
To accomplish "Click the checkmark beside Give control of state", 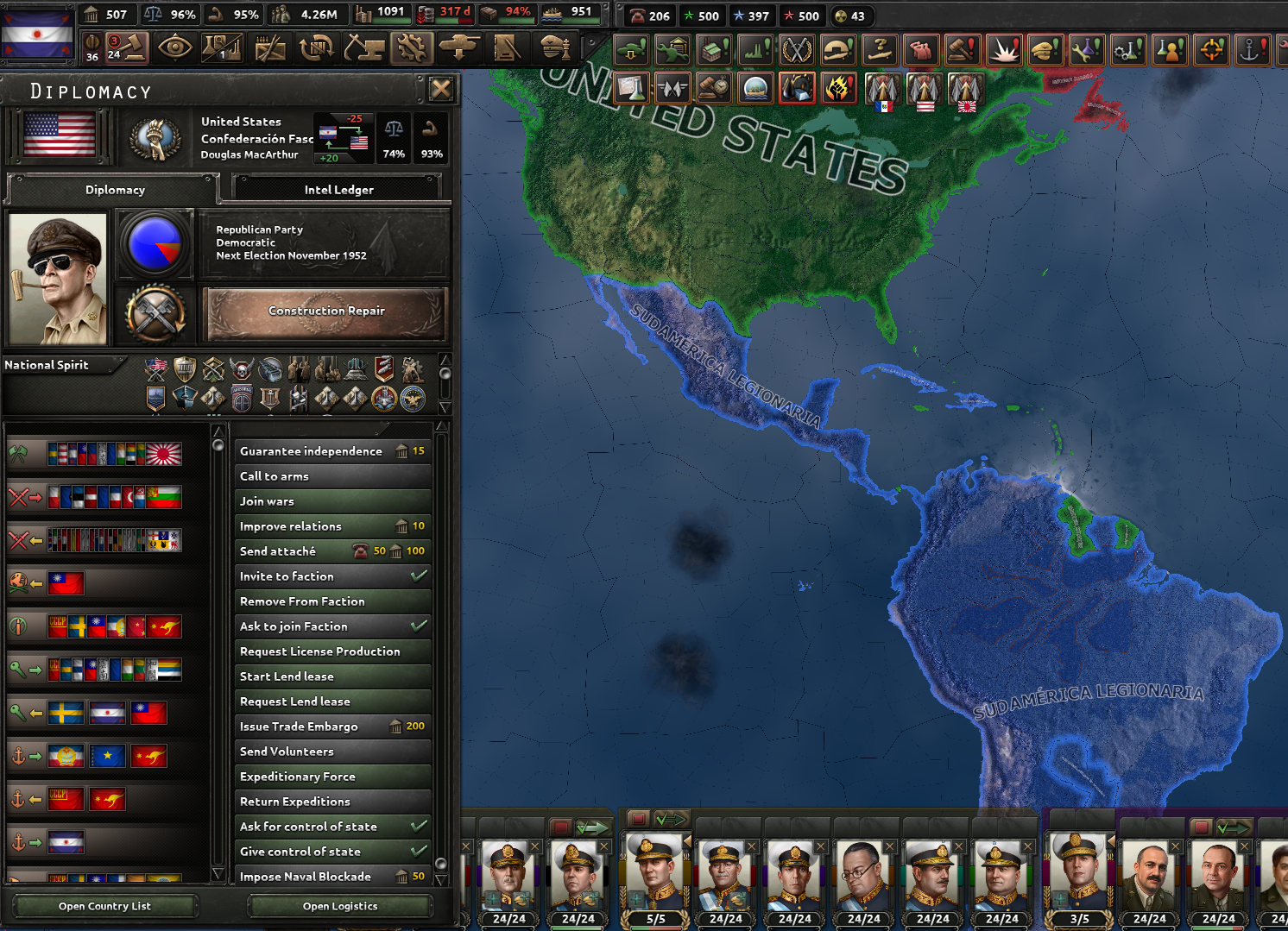I will point(420,852).
